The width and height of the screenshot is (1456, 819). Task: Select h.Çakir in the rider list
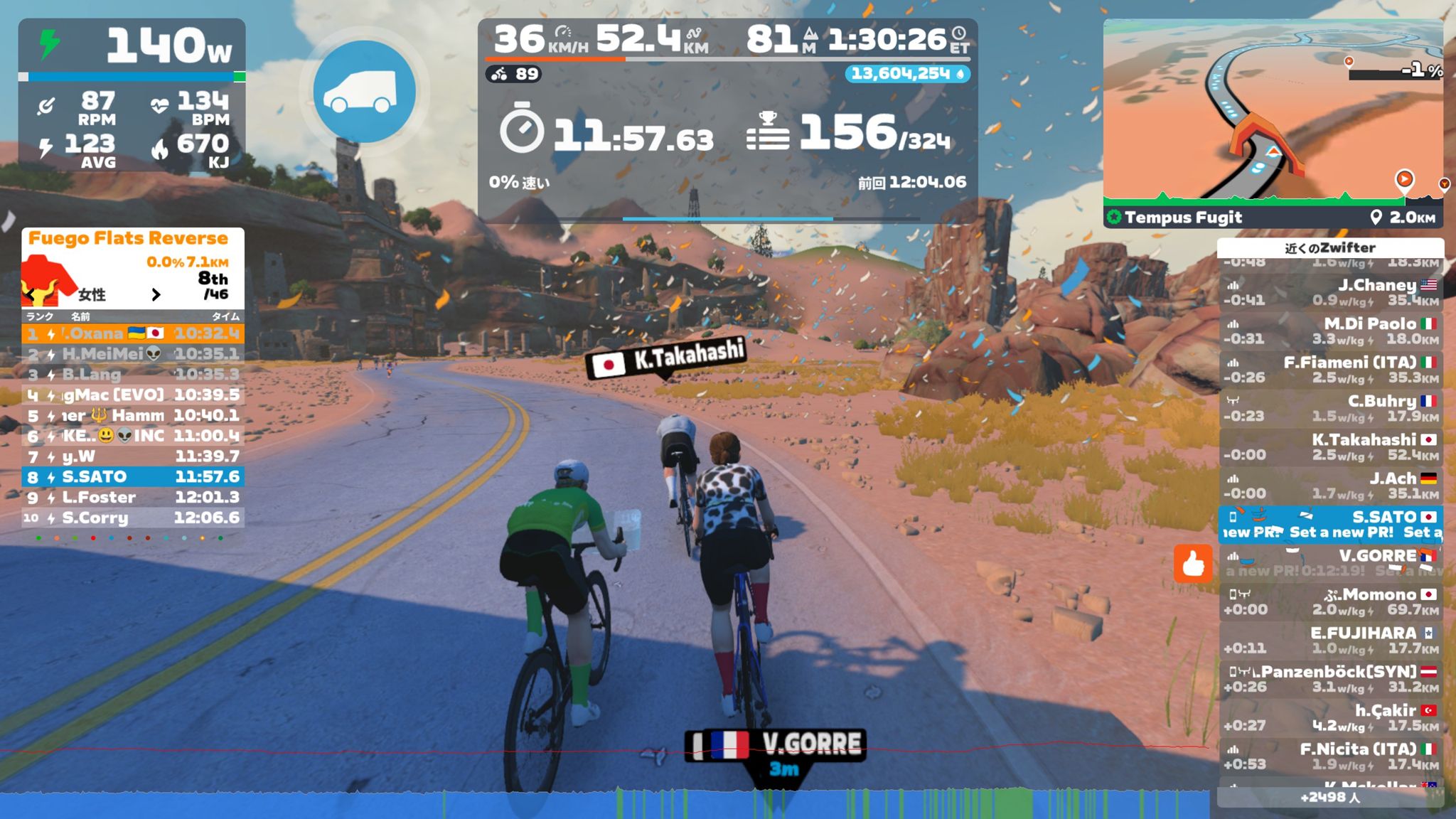pos(1330,717)
